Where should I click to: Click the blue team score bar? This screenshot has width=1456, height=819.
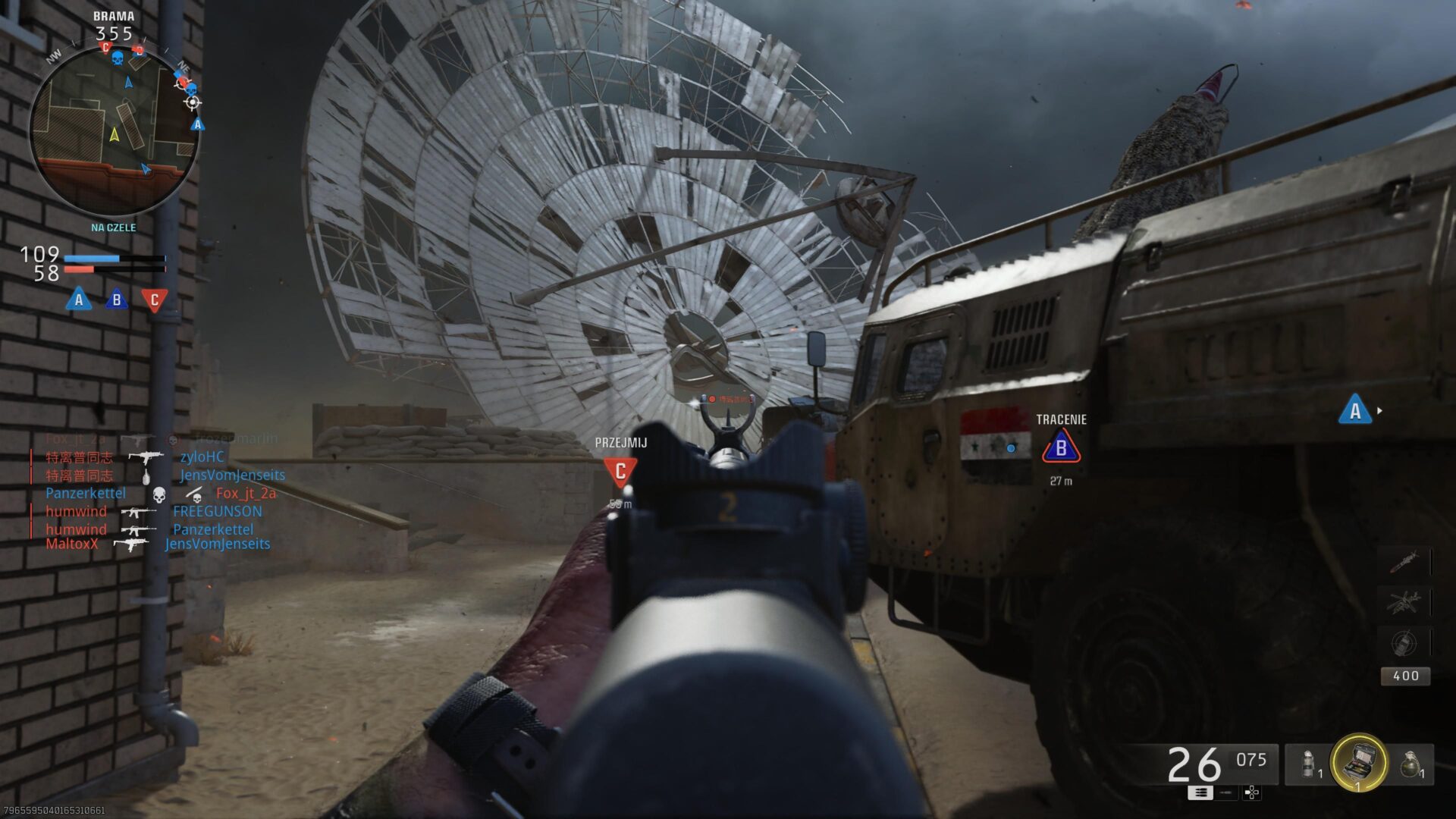click(x=91, y=258)
